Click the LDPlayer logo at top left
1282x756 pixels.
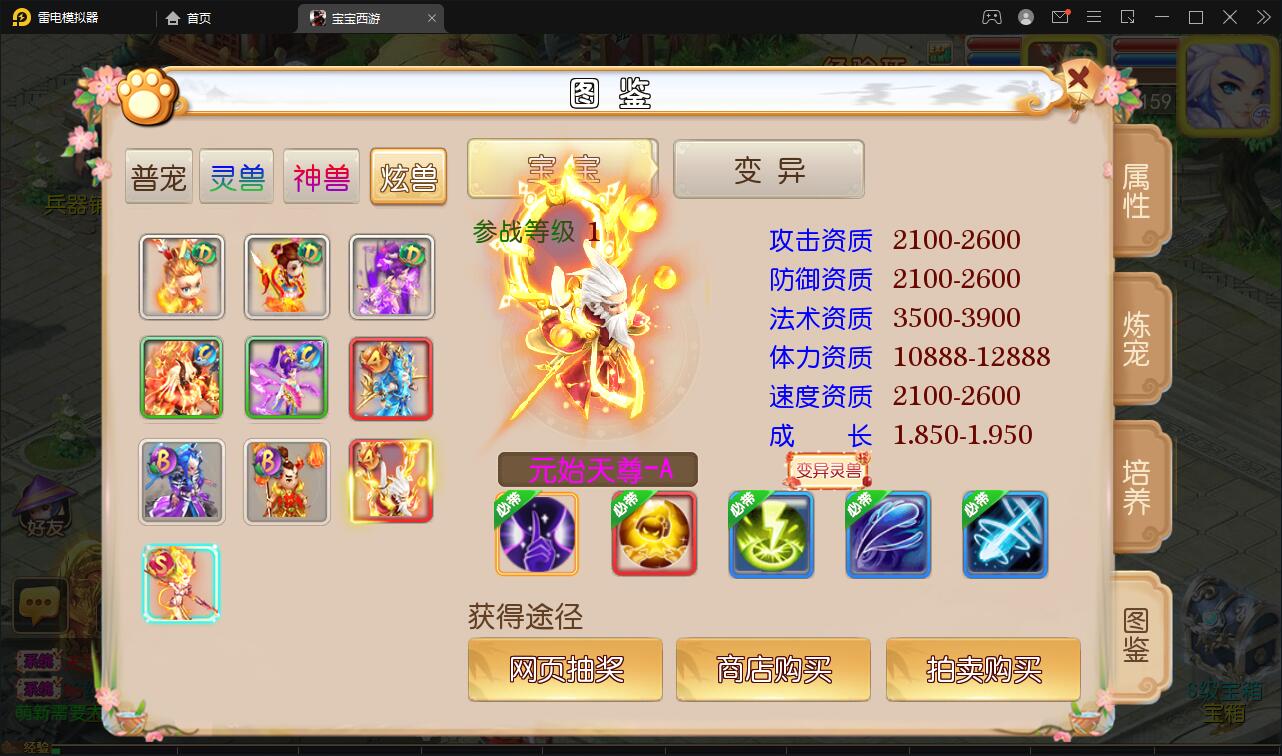pyautogui.click(x=20, y=17)
